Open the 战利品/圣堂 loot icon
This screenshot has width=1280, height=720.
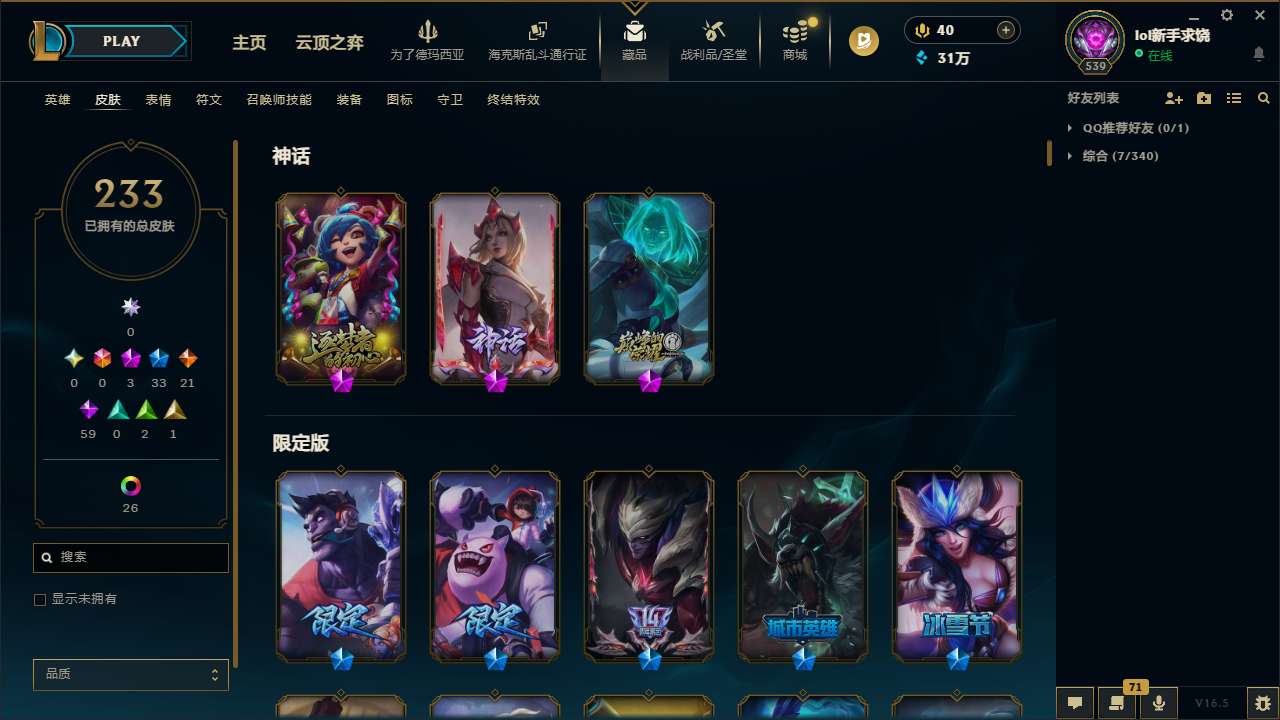(713, 40)
